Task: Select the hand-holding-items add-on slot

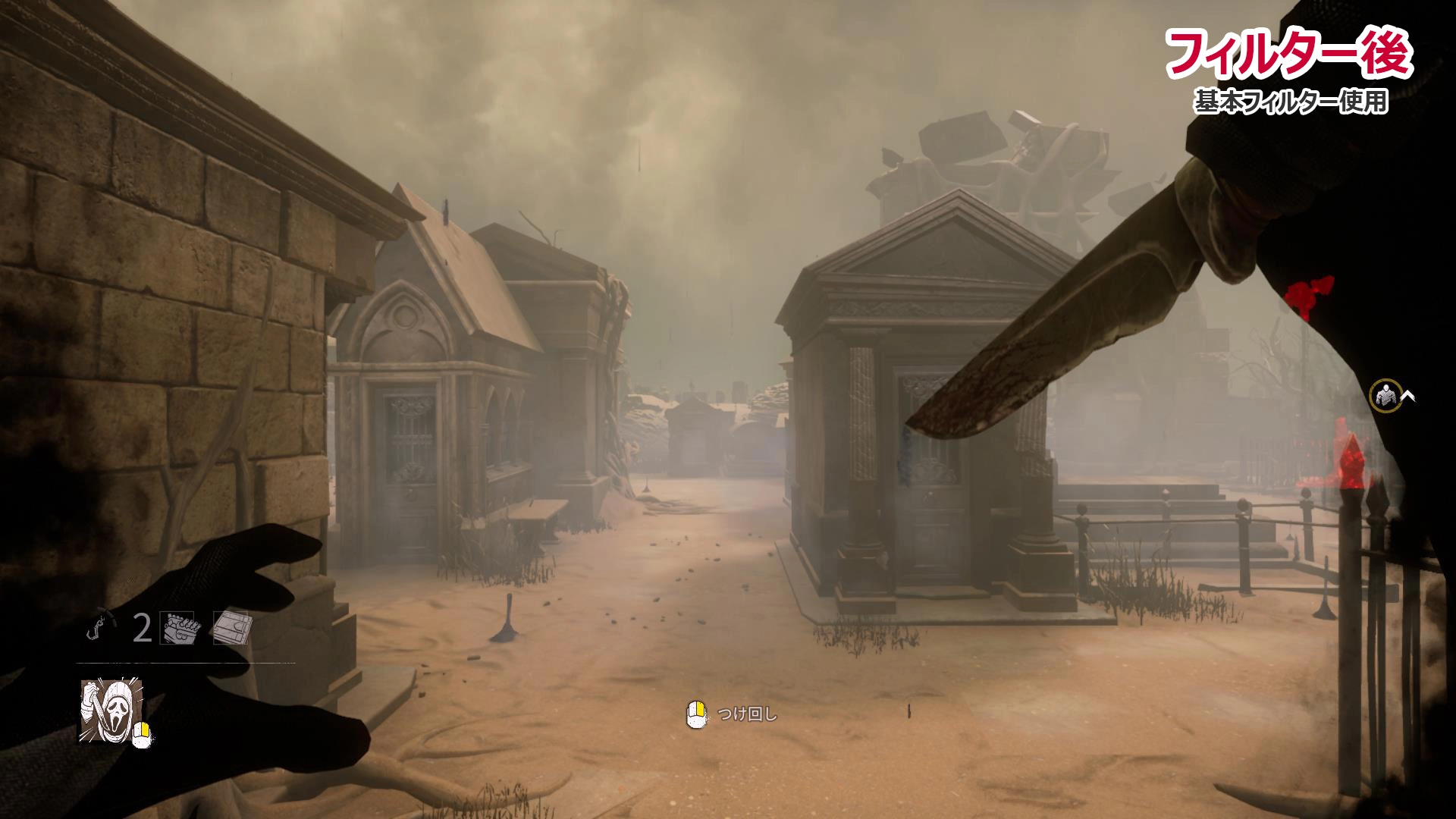Action: [177, 627]
